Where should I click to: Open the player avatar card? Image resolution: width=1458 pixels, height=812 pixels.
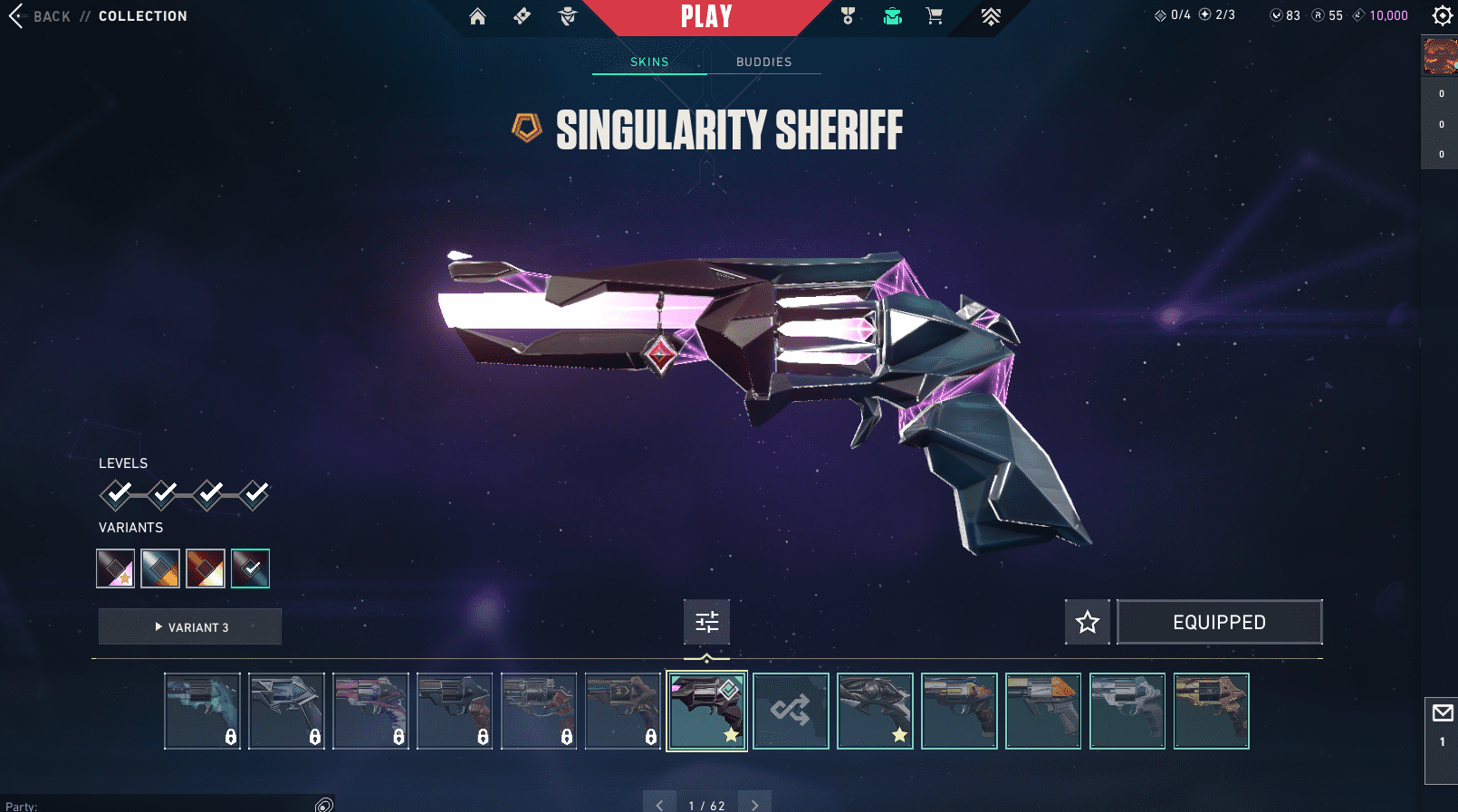coord(1440,56)
